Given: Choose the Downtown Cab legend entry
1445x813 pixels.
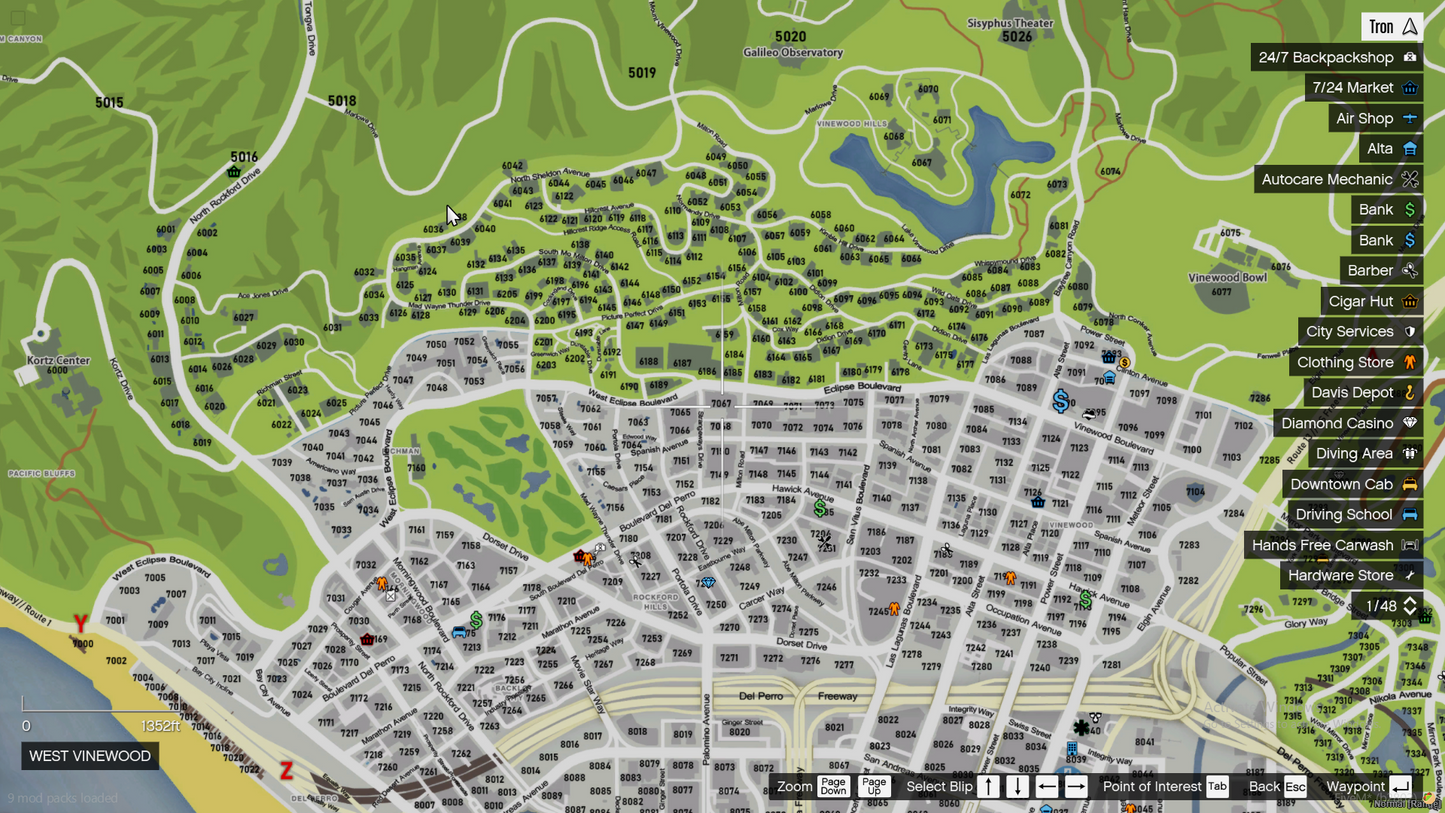Looking at the screenshot, I should click(1352, 484).
